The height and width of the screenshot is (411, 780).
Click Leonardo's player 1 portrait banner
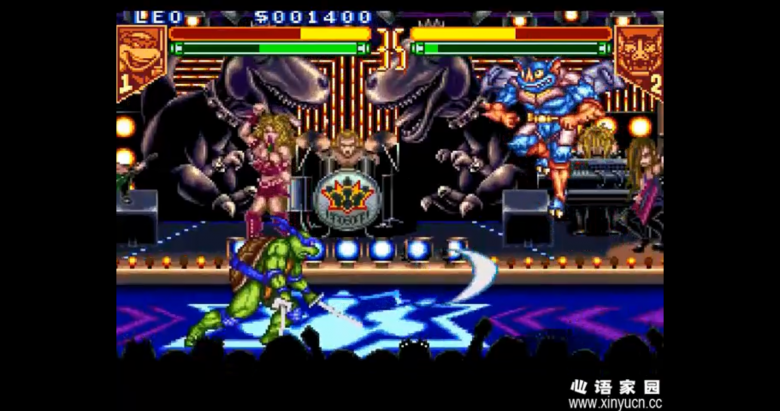[141, 58]
